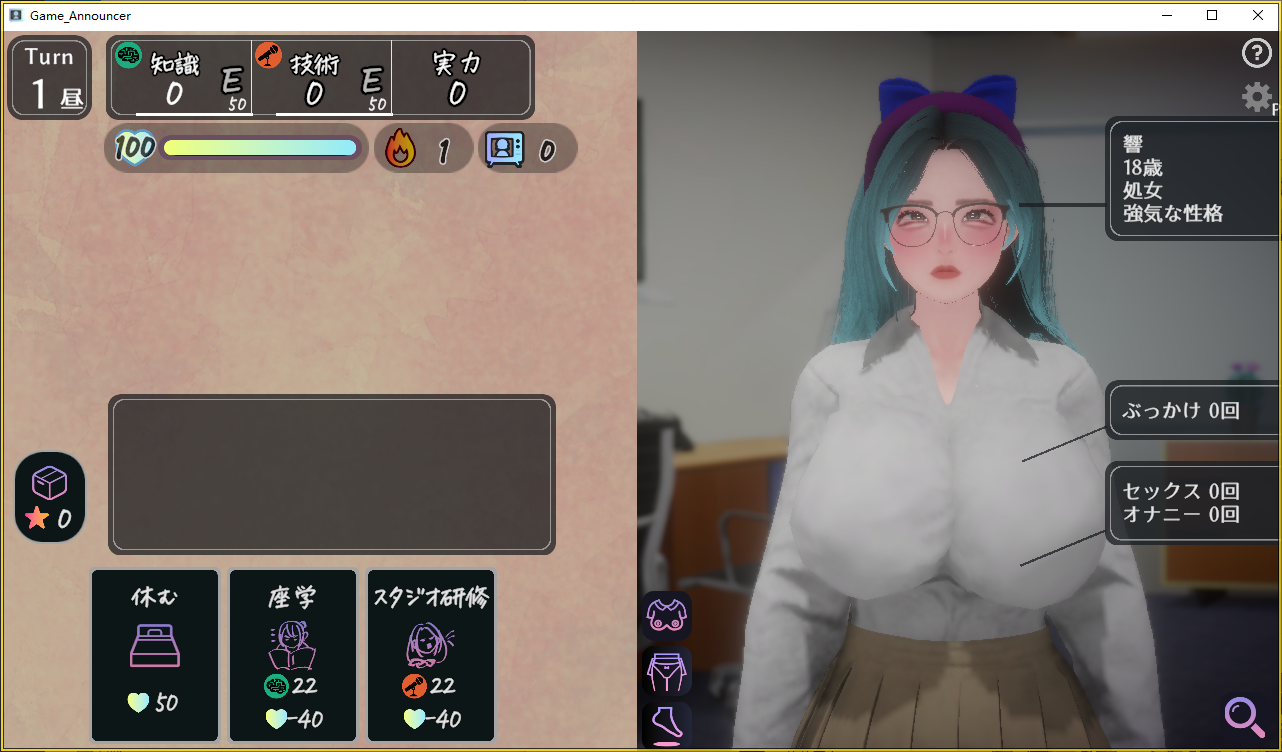Open the help question mark button
This screenshot has height=752, width=1282.
tap(1255, 54)
